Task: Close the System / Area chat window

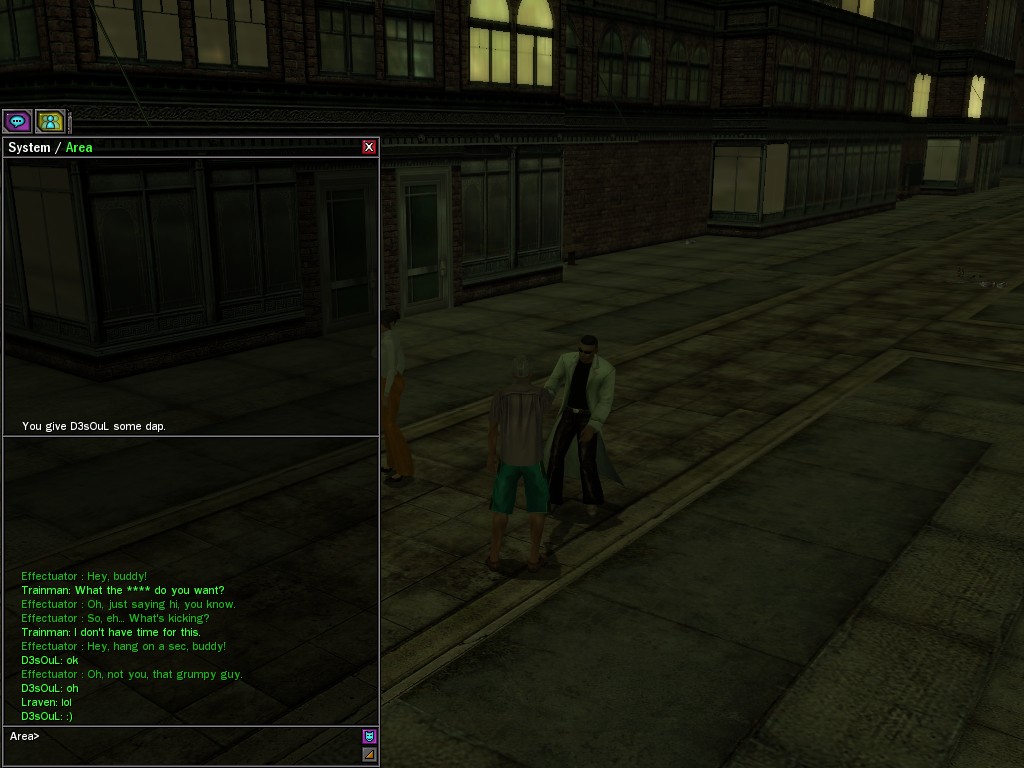Action: [369, 147]
